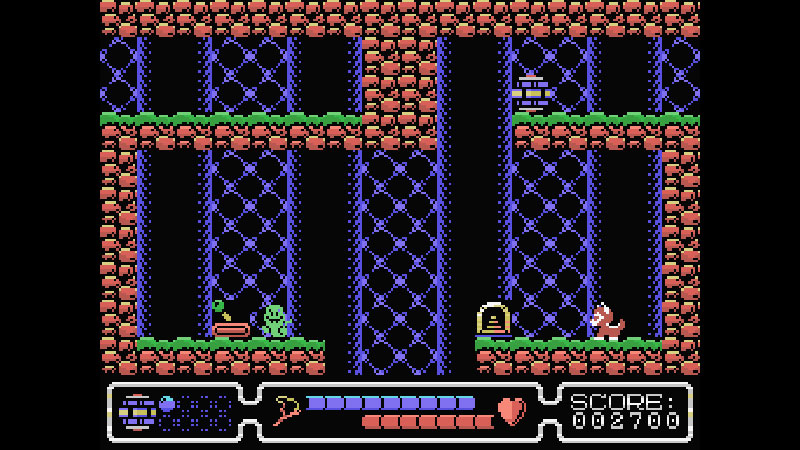Select the striped orb icon in the HUD
This screenshot has width=800, height=450.
click(136, 411)
